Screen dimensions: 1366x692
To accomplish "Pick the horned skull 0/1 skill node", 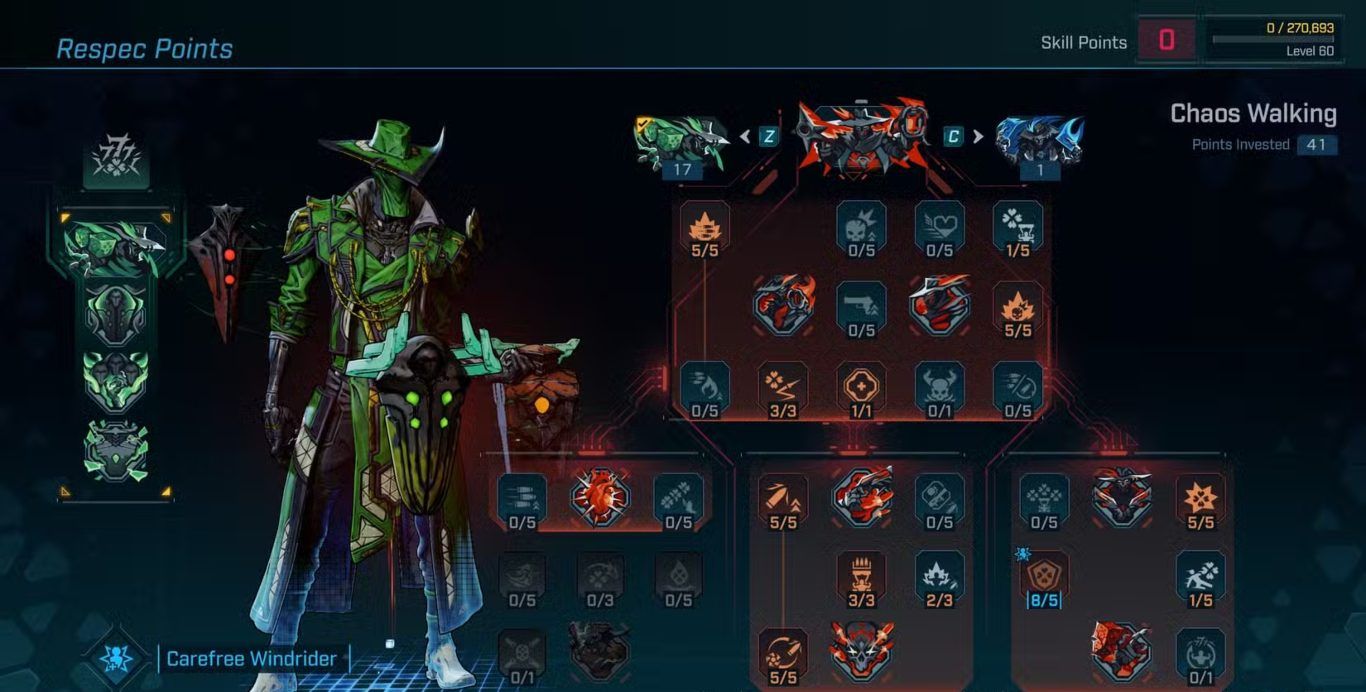I will (940, 385).
